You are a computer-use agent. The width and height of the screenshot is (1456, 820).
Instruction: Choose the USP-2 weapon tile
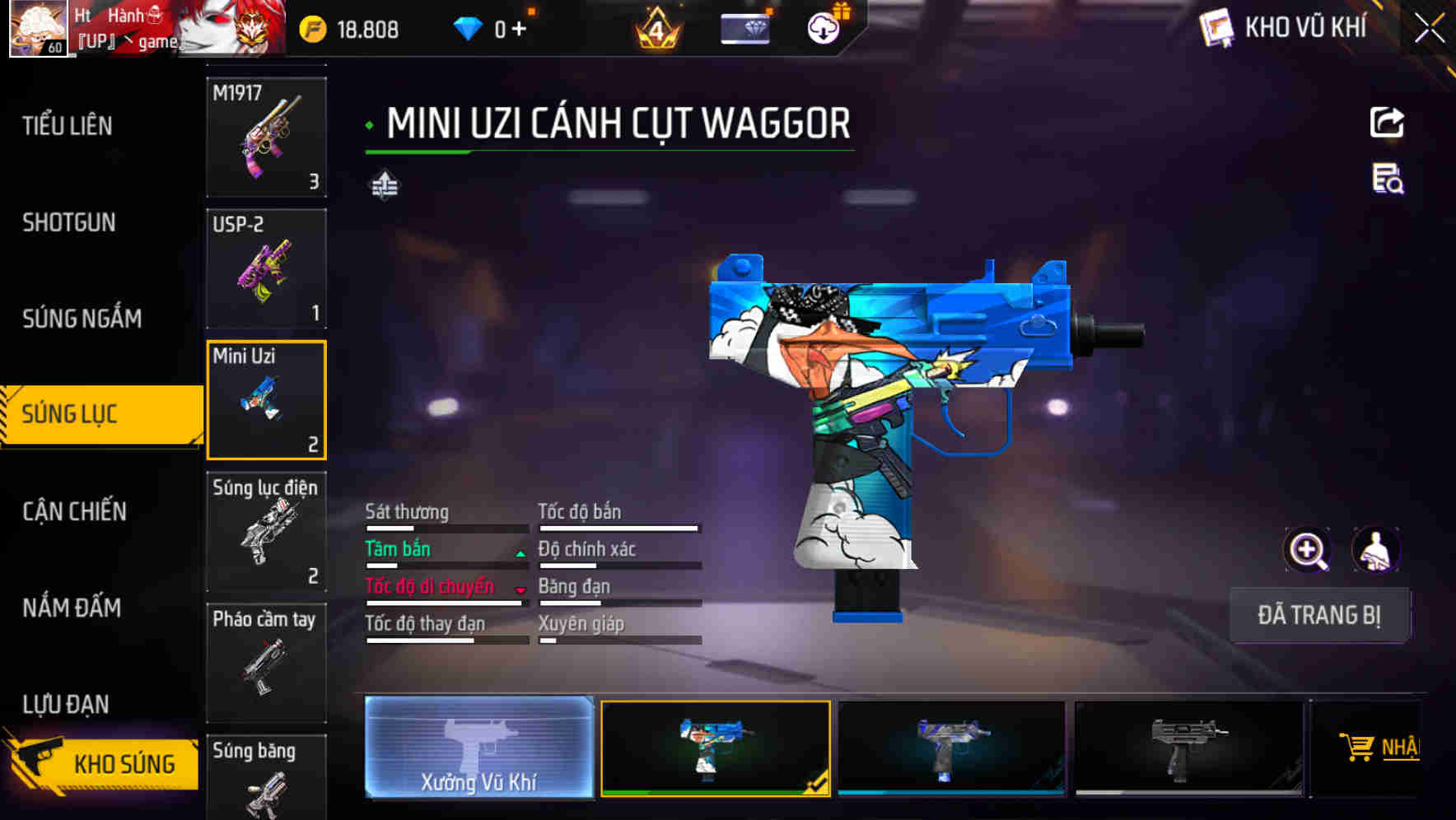click(x=266, y=268)
